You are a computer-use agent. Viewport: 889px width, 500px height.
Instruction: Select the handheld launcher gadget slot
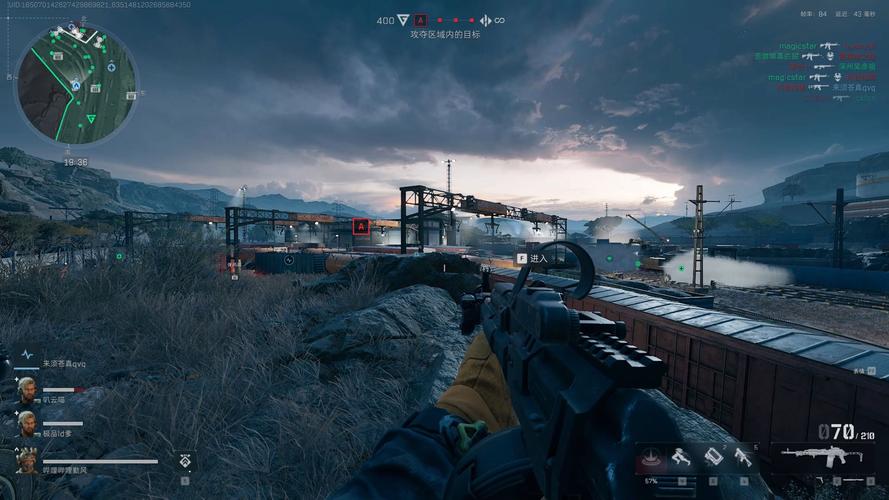743,457
